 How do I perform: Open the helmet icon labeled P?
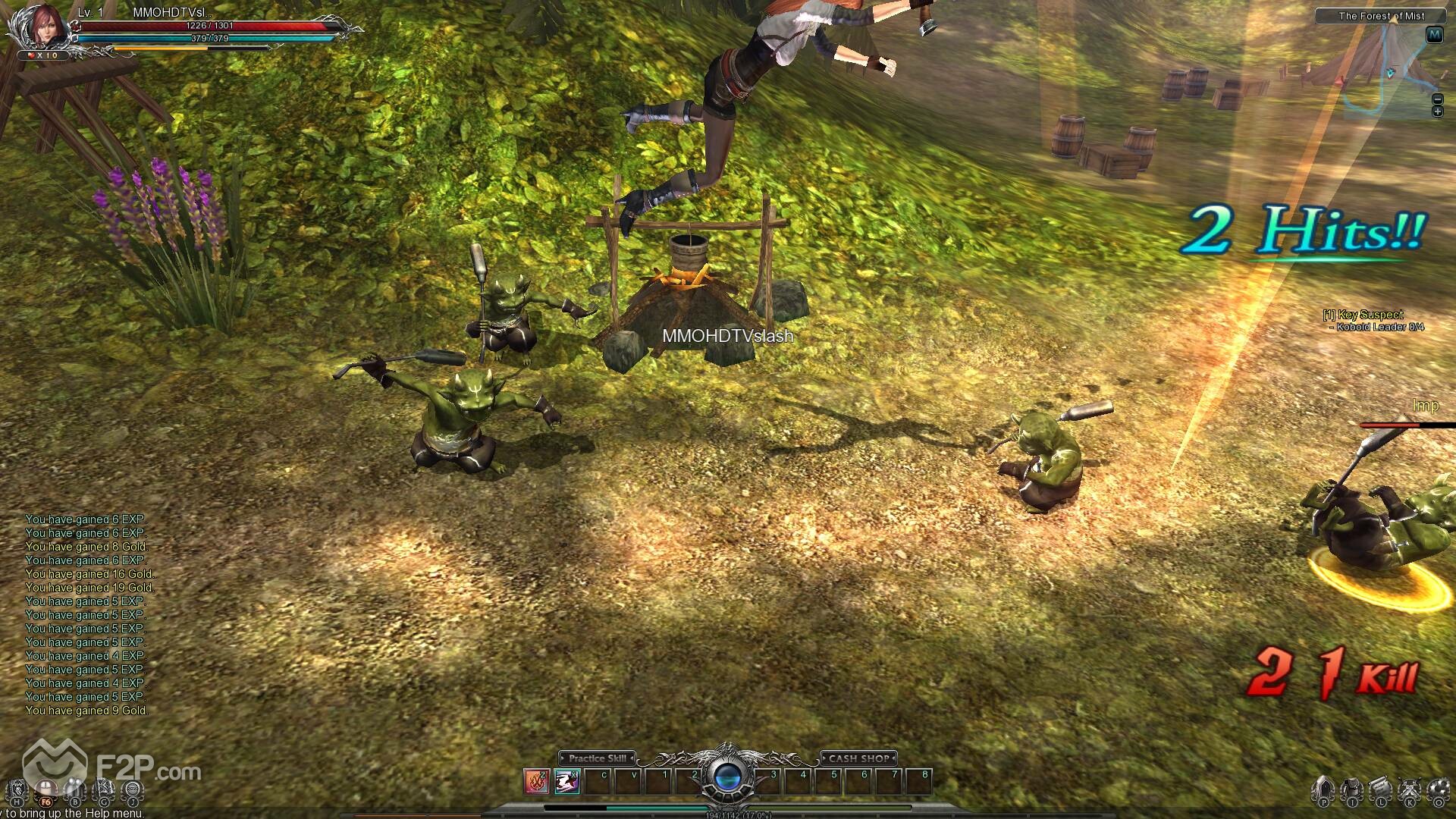tap(1323, 790)
